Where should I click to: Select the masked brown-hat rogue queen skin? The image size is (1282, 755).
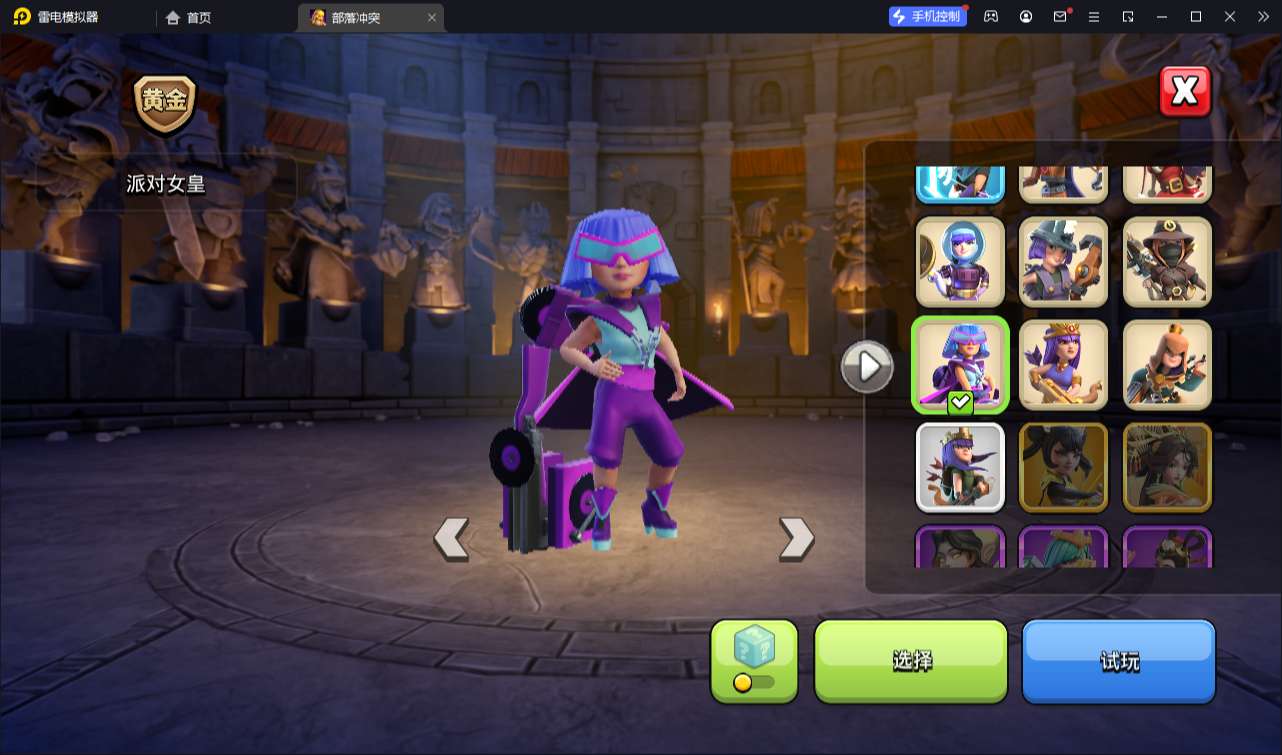(x=1167, y=262)
